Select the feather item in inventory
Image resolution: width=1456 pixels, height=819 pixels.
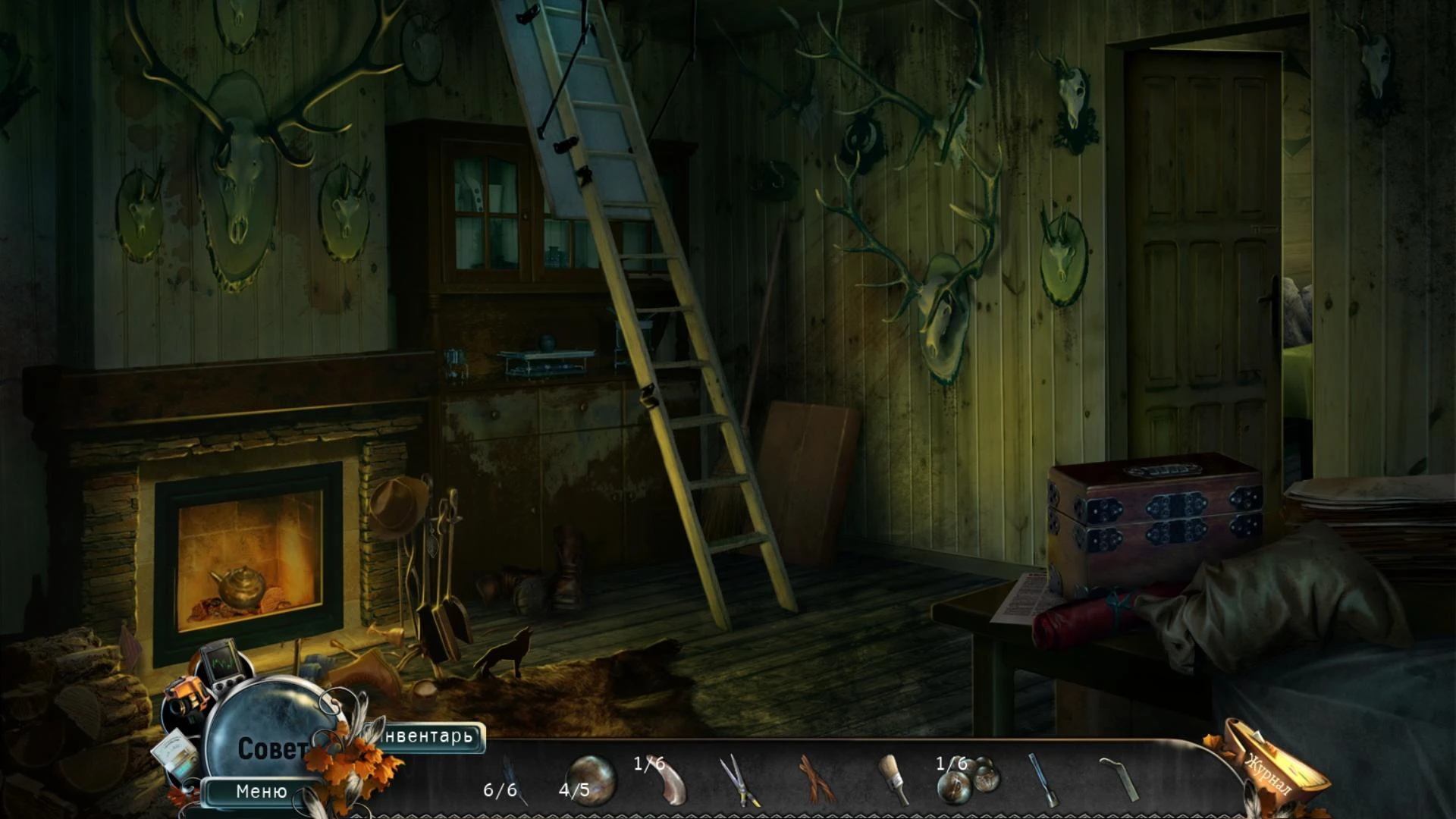[x=512, y=777]
